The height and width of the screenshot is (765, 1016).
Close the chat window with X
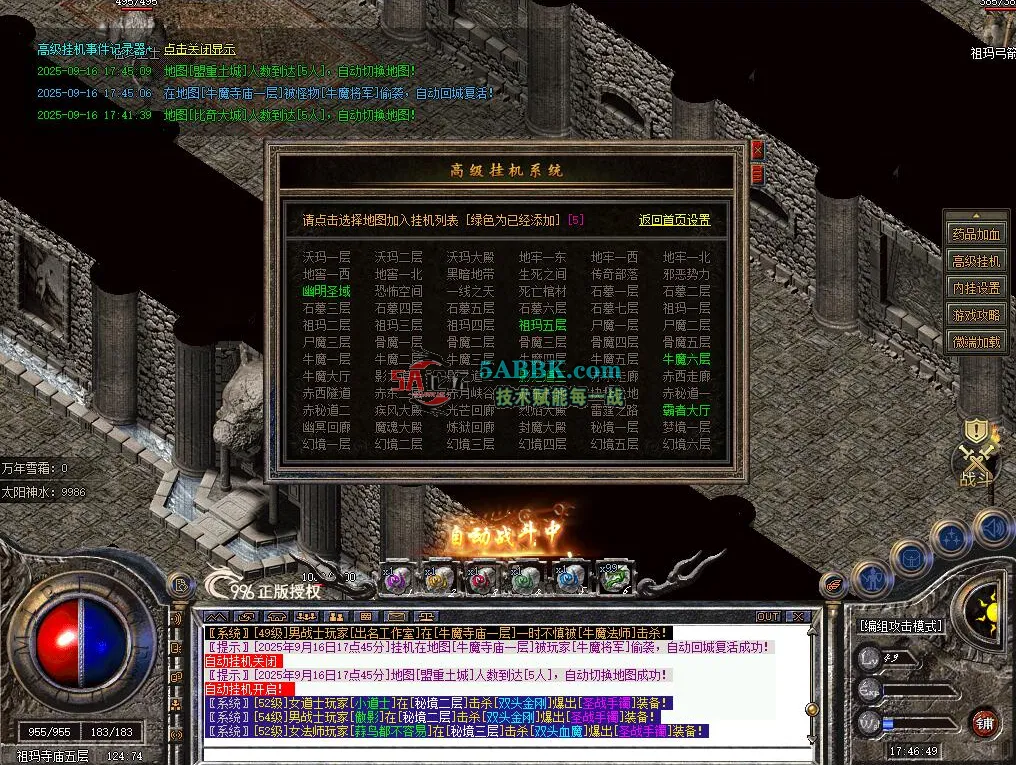tap(799, 616)
